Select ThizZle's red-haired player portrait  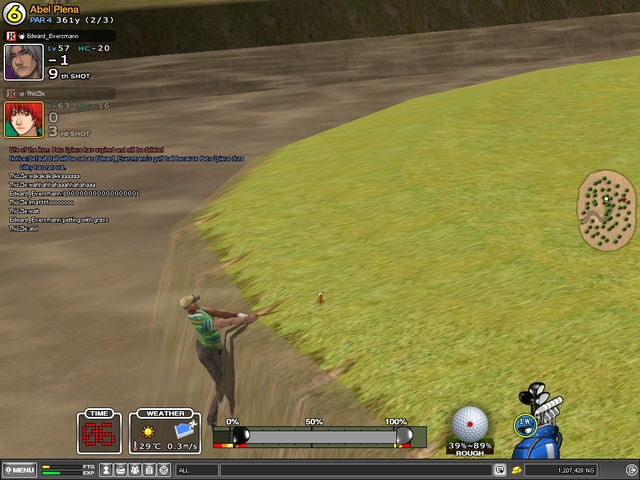tap(23, 119)
